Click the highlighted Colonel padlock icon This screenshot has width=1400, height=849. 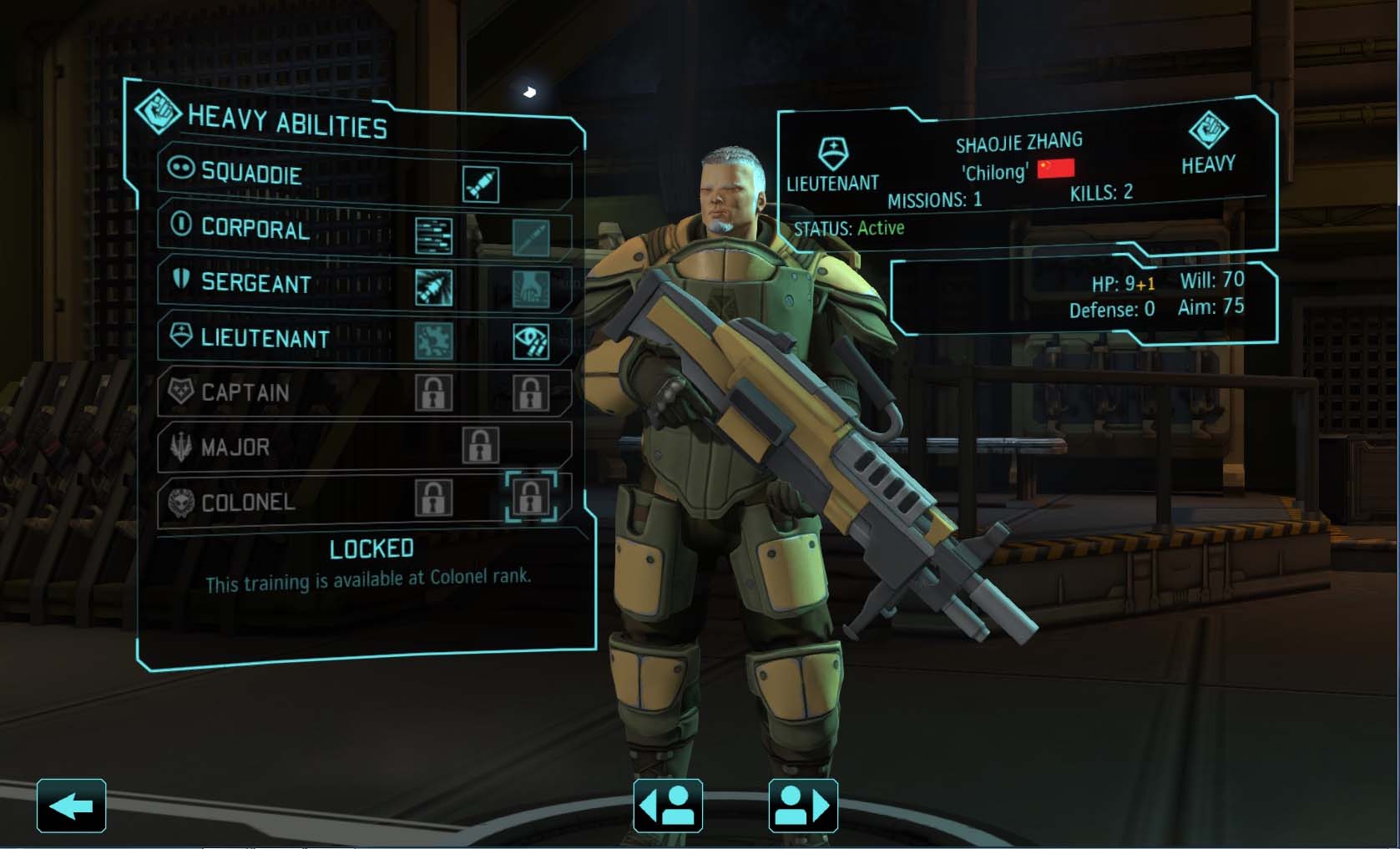pos(530,498)
